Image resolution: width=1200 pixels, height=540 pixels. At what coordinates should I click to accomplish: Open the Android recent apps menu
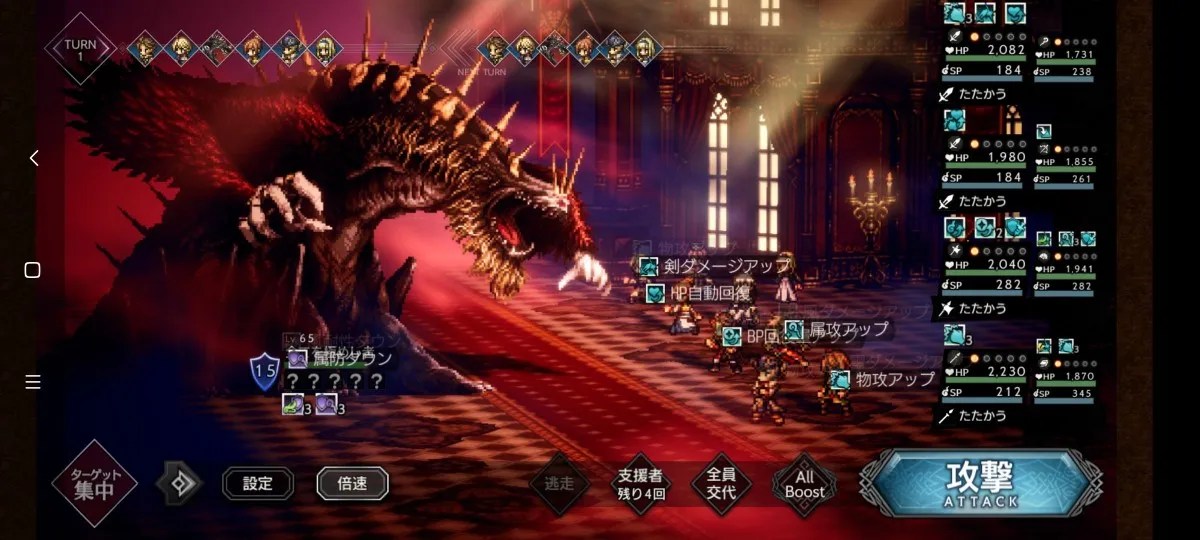(33, 382)
